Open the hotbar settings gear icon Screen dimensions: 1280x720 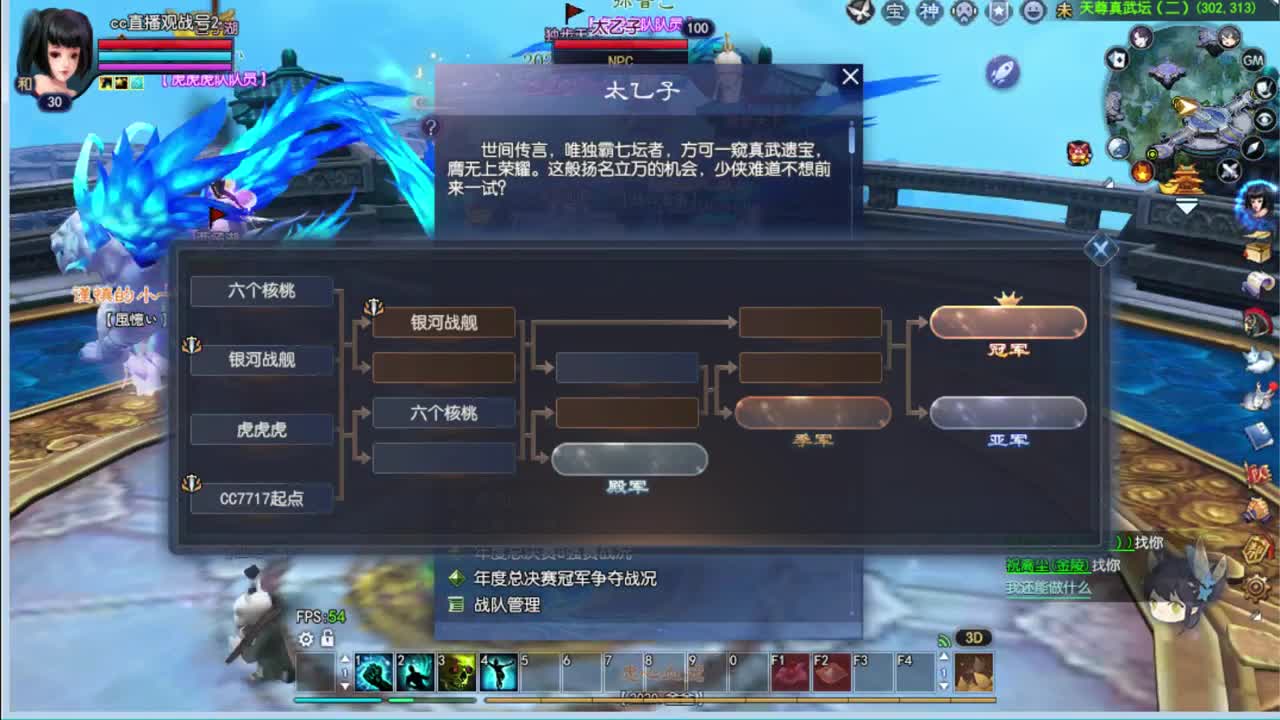pyautogui.click(x=308, y=637)
